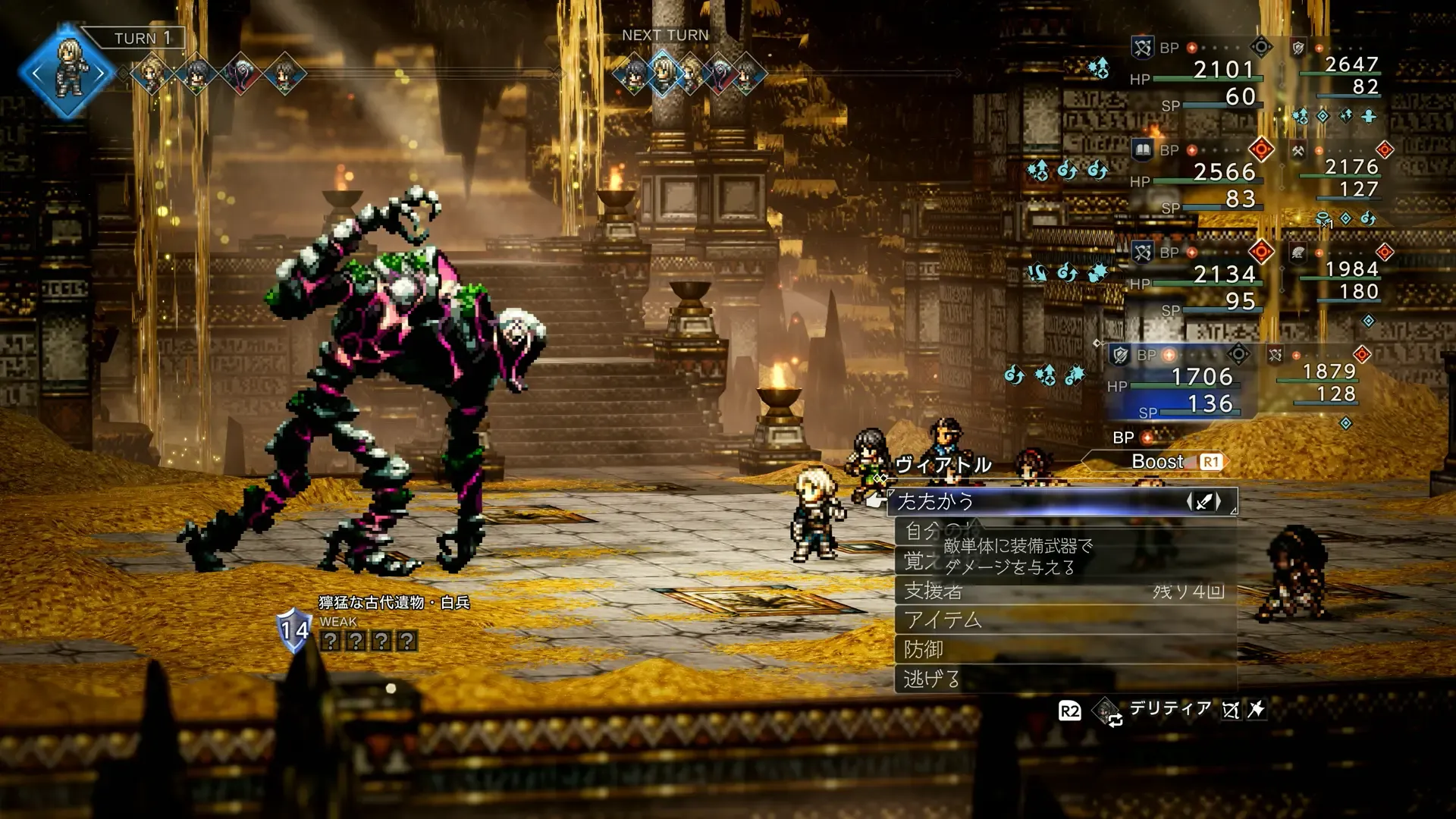The image size is (1456, 819).
Task: Open the アイテム item menu
Action: pos(1062,620)
